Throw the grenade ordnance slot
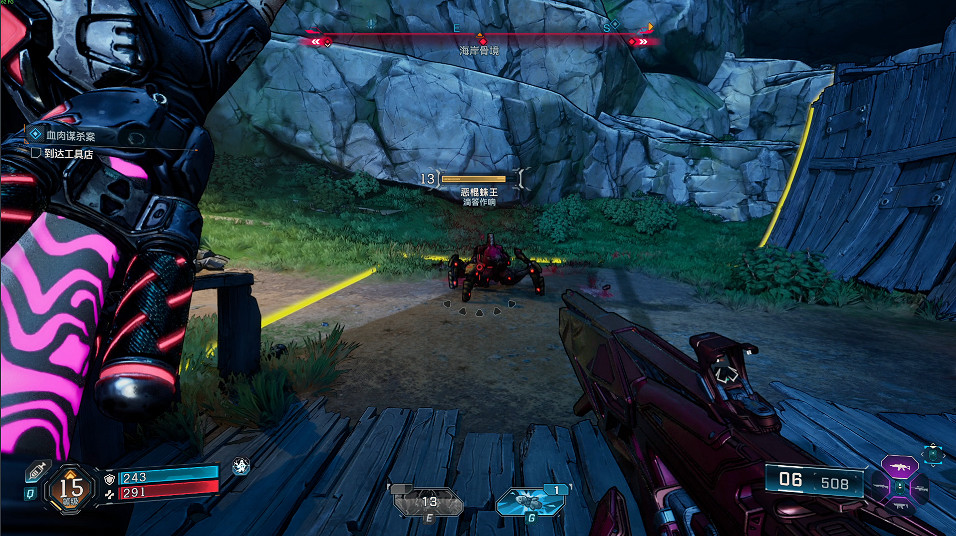The width and height of the screenshot is (956, 536). coord(529,500)
